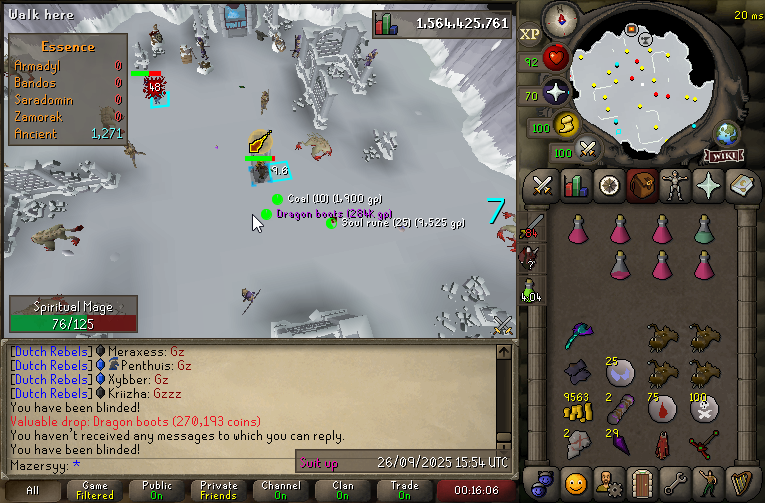The image size is (765, 503).
Task: Click the special attack orb
Action: 589,150
